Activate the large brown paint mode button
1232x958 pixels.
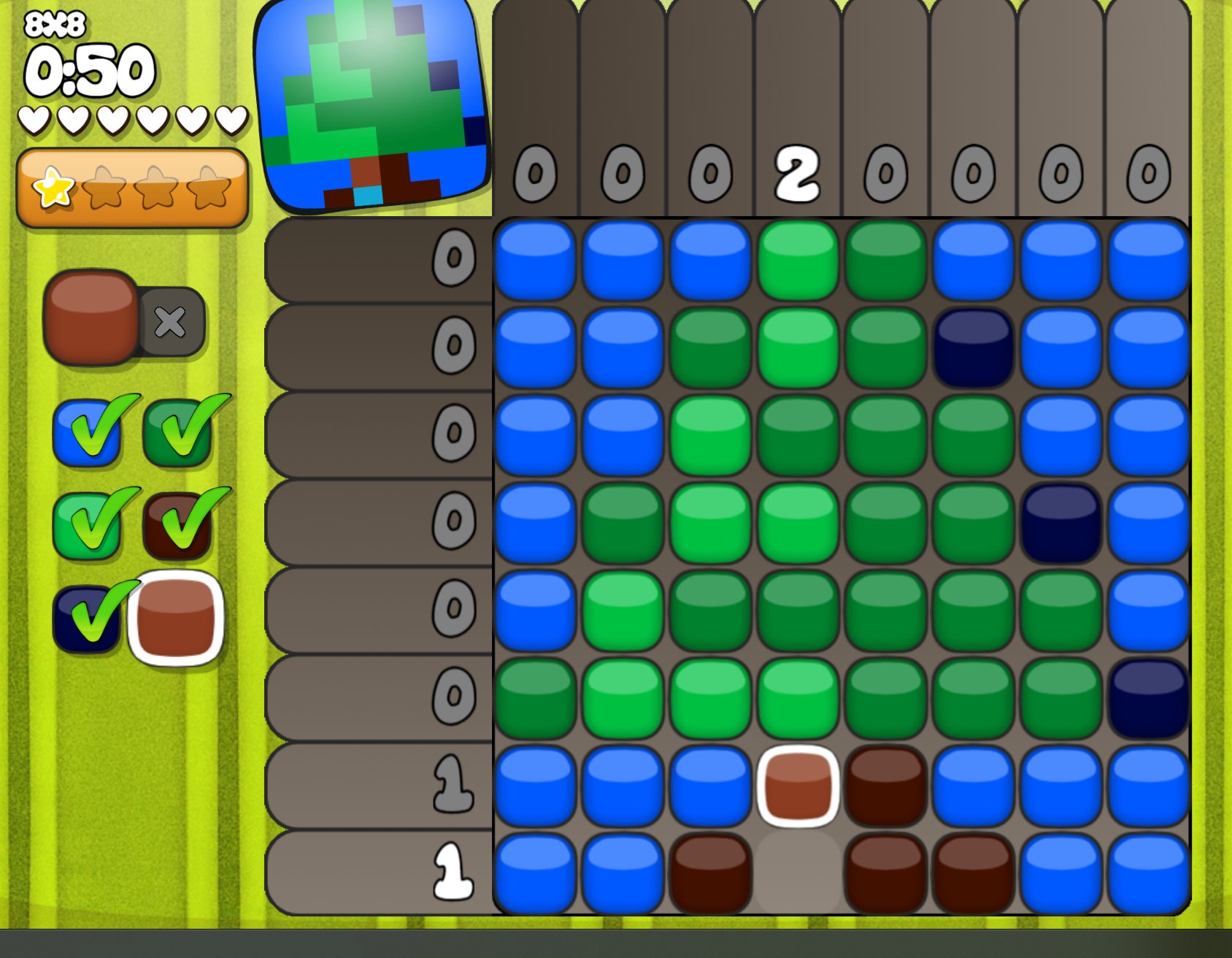point(91,318)
